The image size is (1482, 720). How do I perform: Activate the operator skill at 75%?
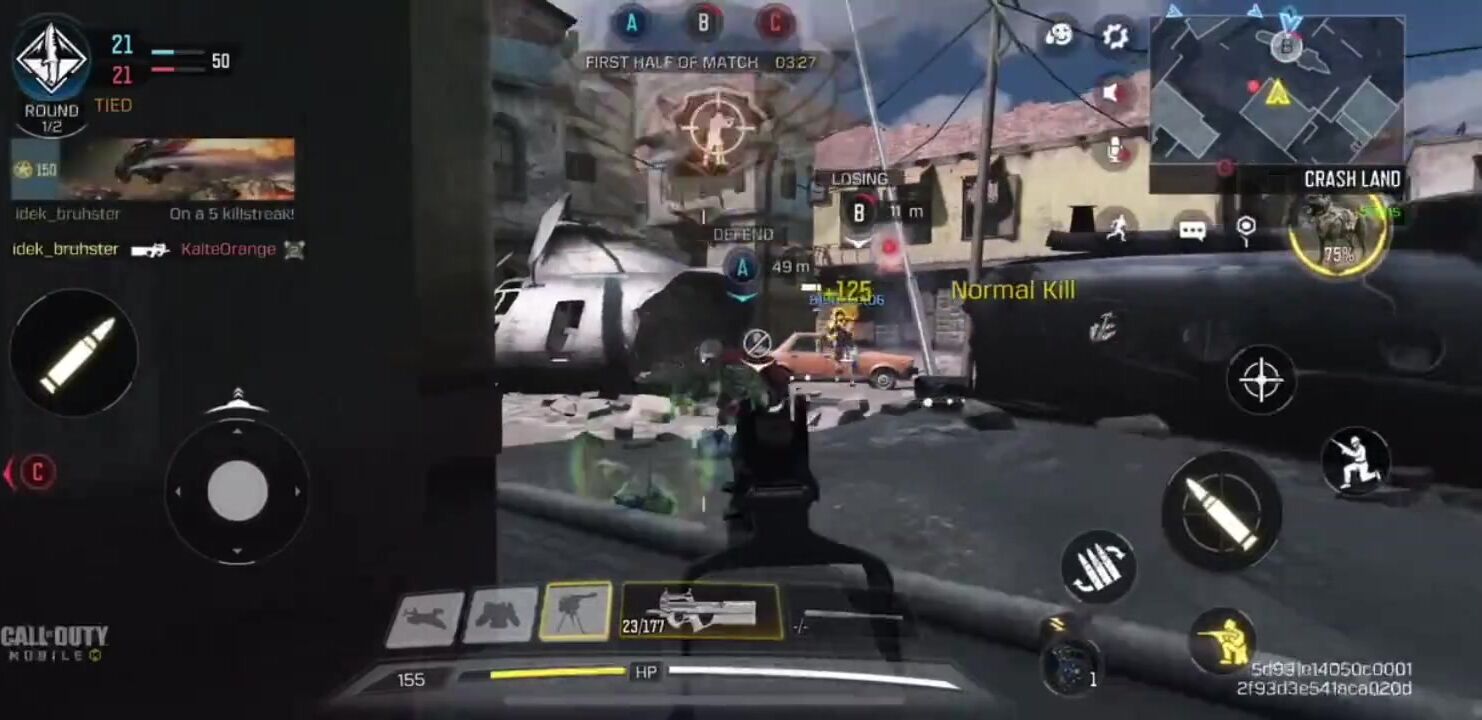coord(1338,235)
